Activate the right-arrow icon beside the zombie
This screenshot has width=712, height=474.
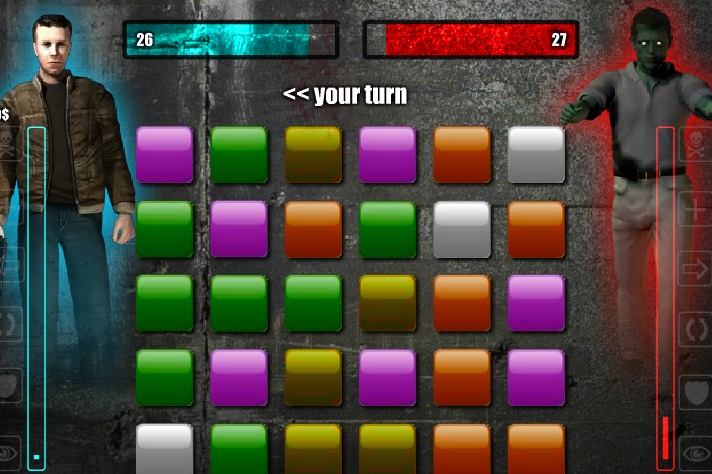[x=694, y=268]
